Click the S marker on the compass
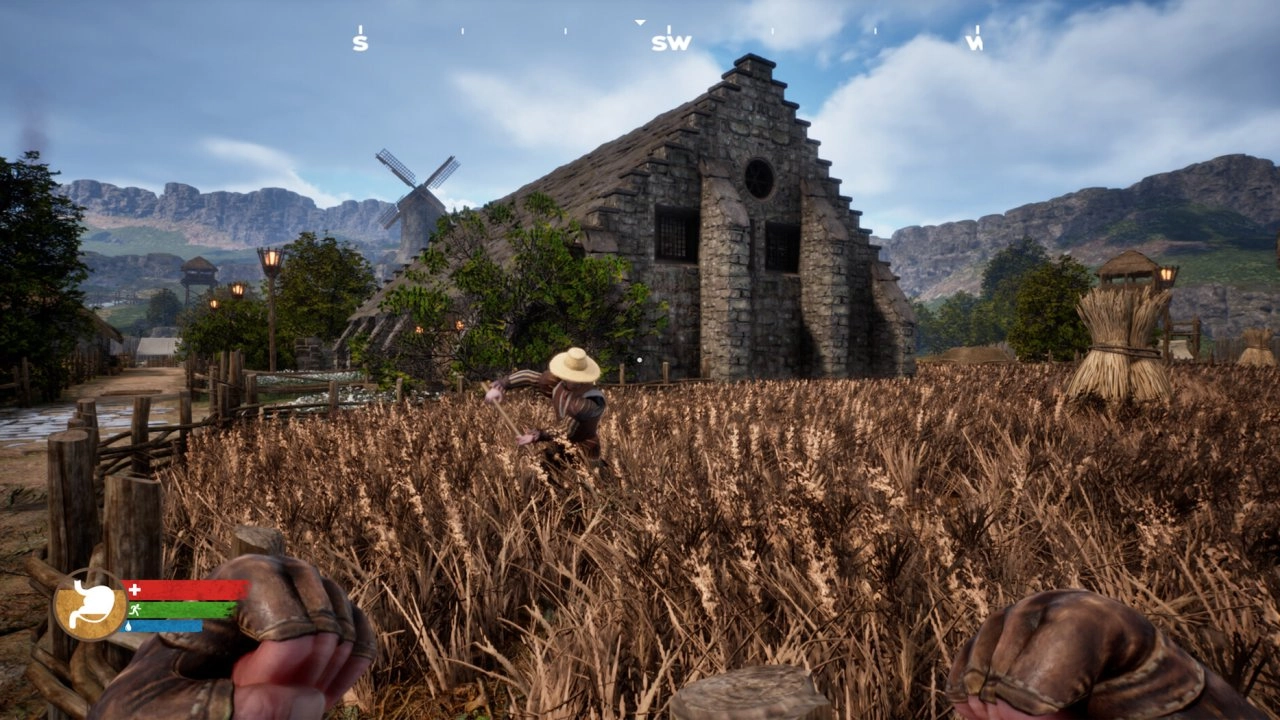This screenshot has height=720, width=1280. click(x=360, y=43)
